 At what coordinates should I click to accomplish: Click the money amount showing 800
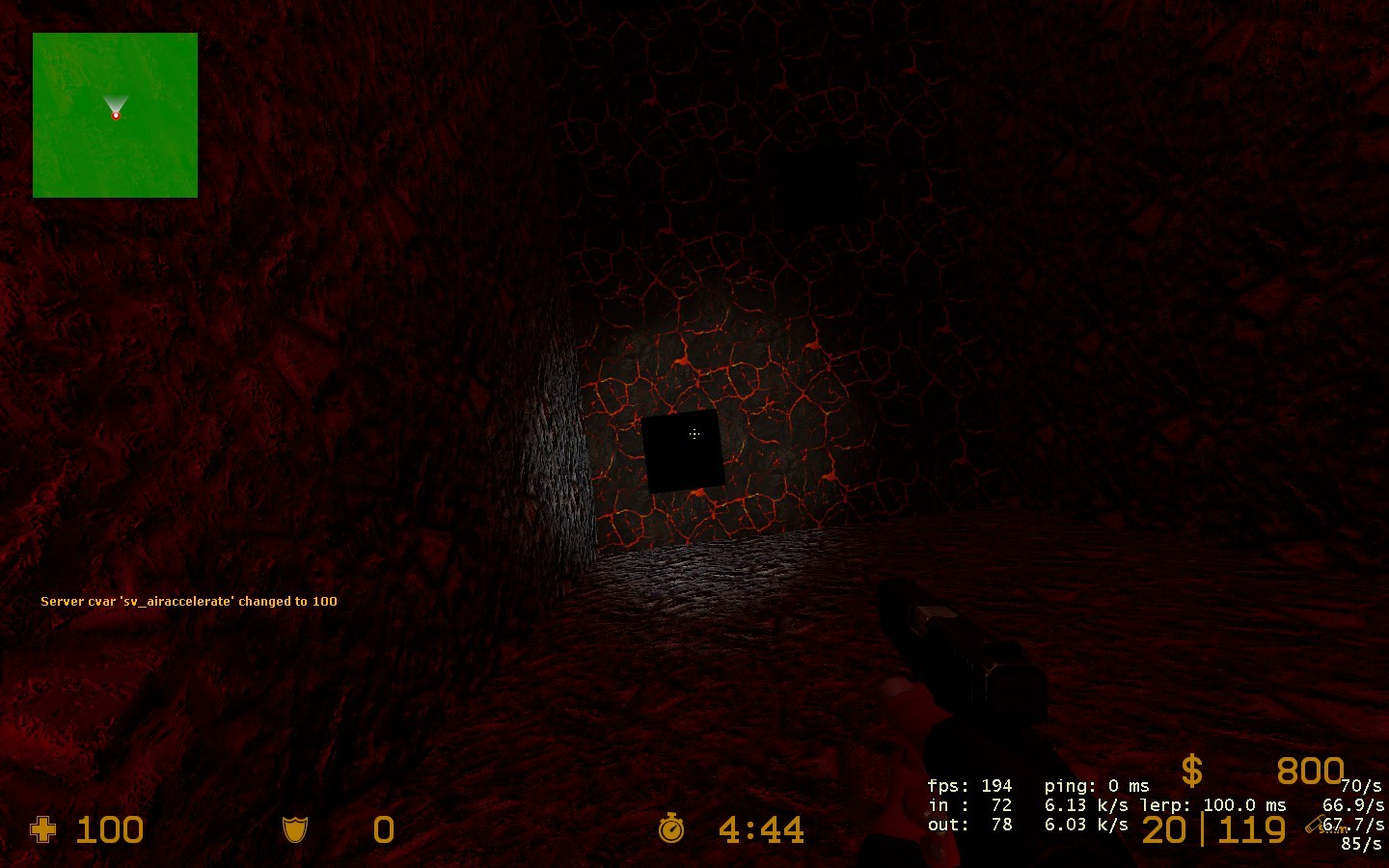[1312, 772]
